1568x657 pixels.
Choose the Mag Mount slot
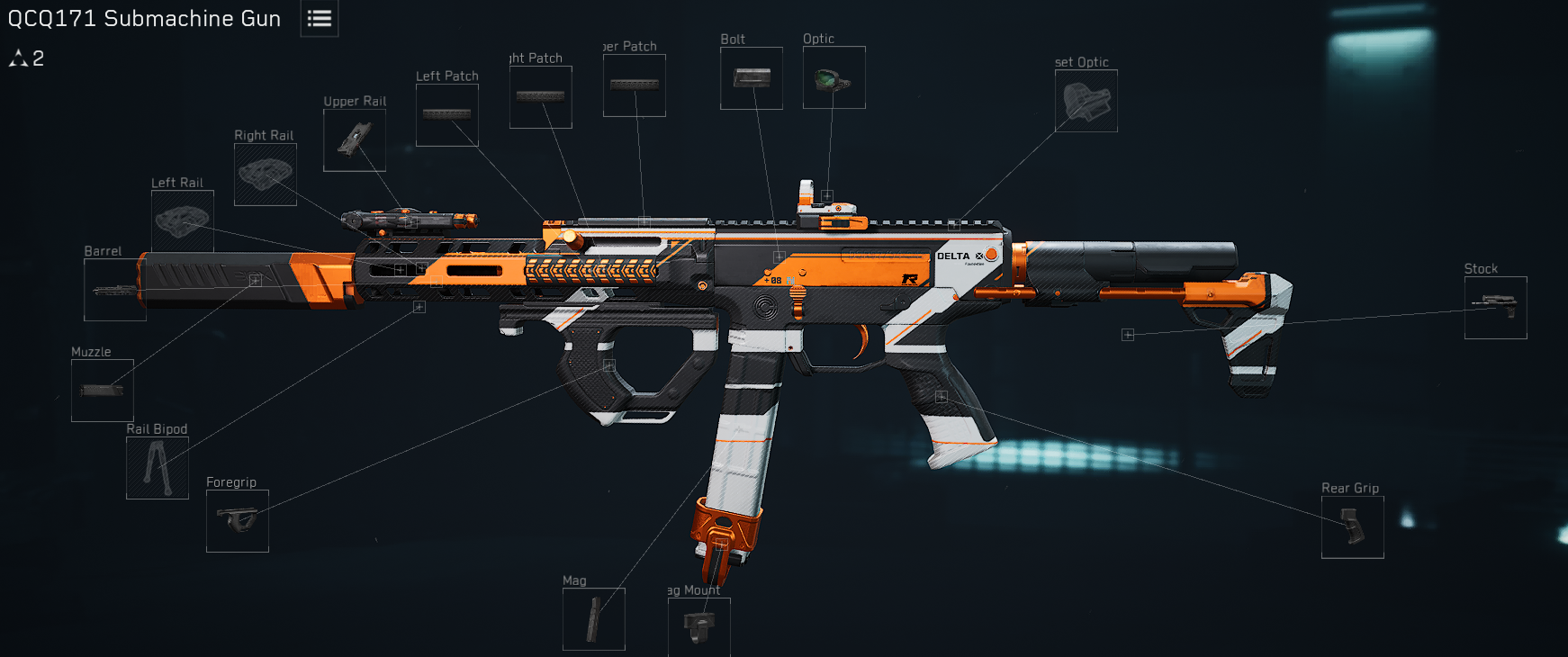[699, 625]
